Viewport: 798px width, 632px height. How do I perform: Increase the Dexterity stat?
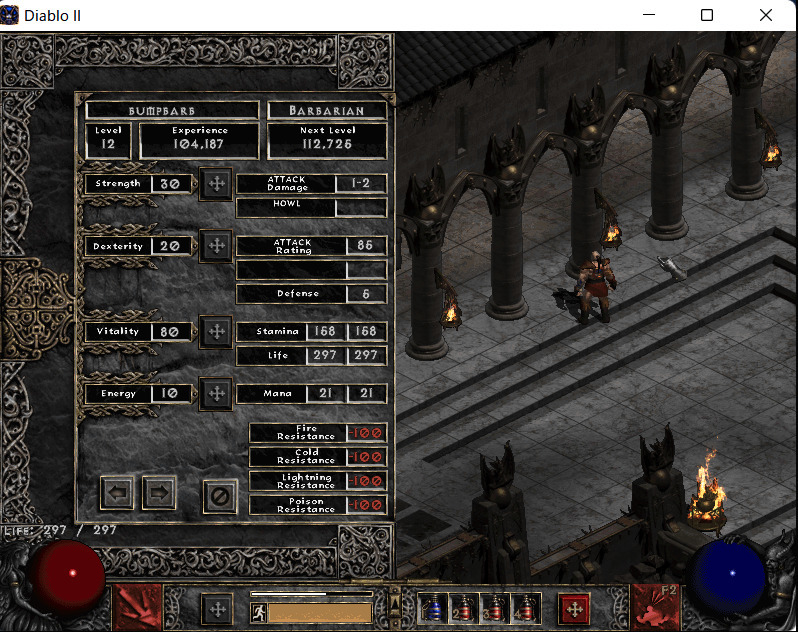(x=215, y=246)
